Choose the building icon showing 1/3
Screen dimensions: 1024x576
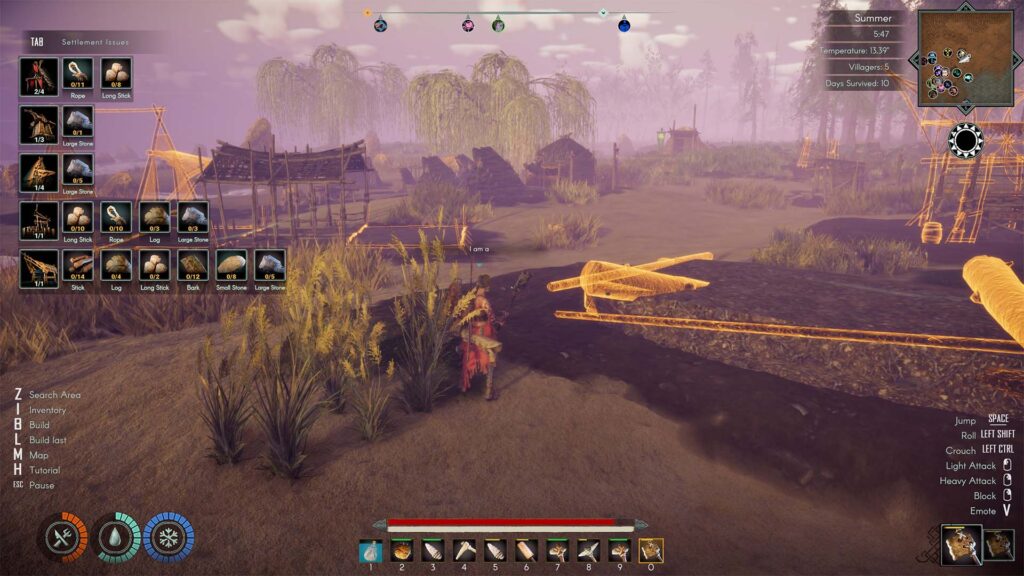[38, 124]
